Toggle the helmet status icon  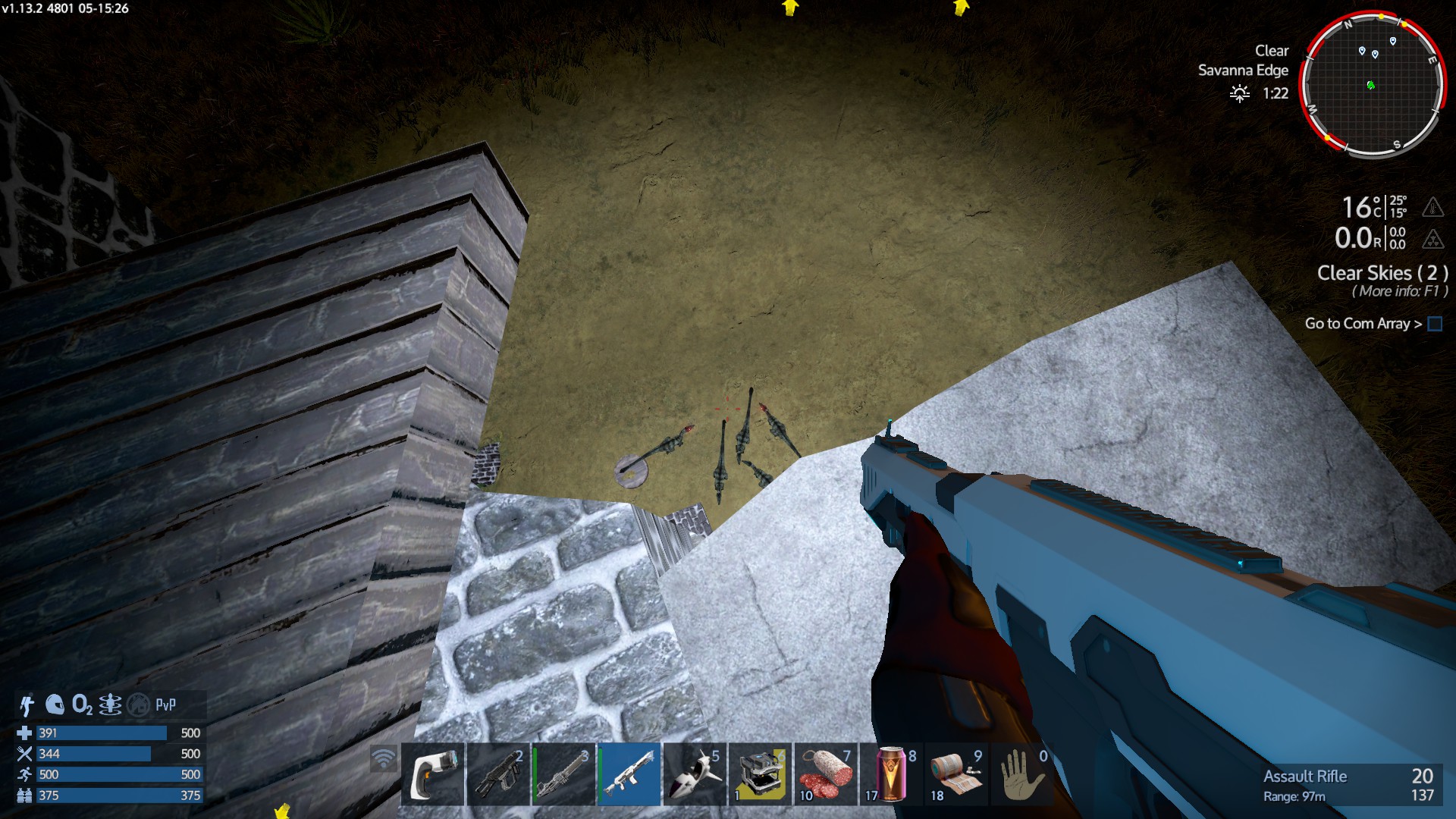click(x=55, y=705)
